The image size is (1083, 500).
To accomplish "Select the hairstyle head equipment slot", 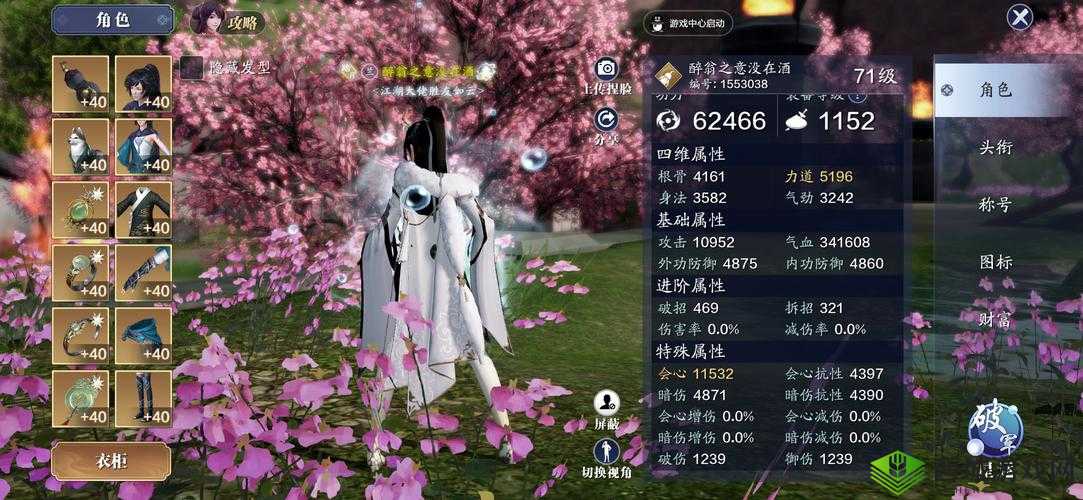I will tap(143, 84).
